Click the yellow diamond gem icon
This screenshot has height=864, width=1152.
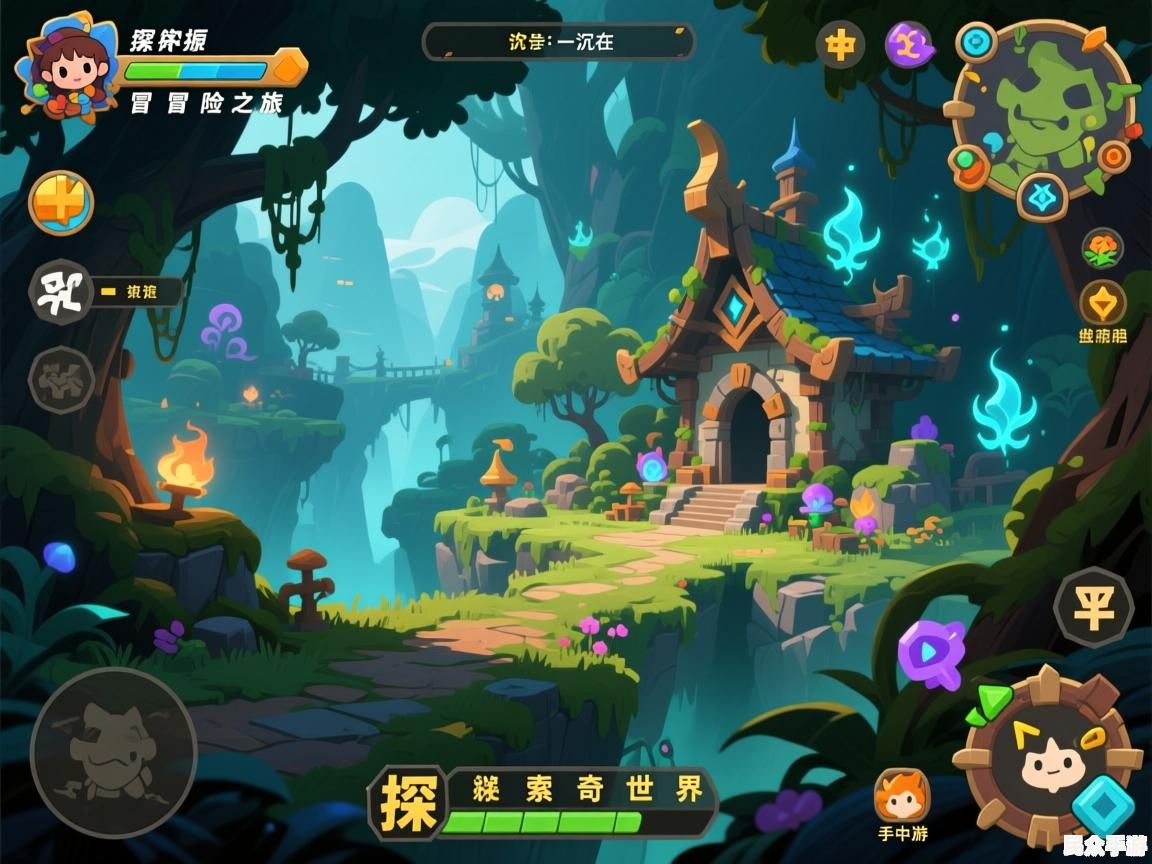[x=1102, y=303]
